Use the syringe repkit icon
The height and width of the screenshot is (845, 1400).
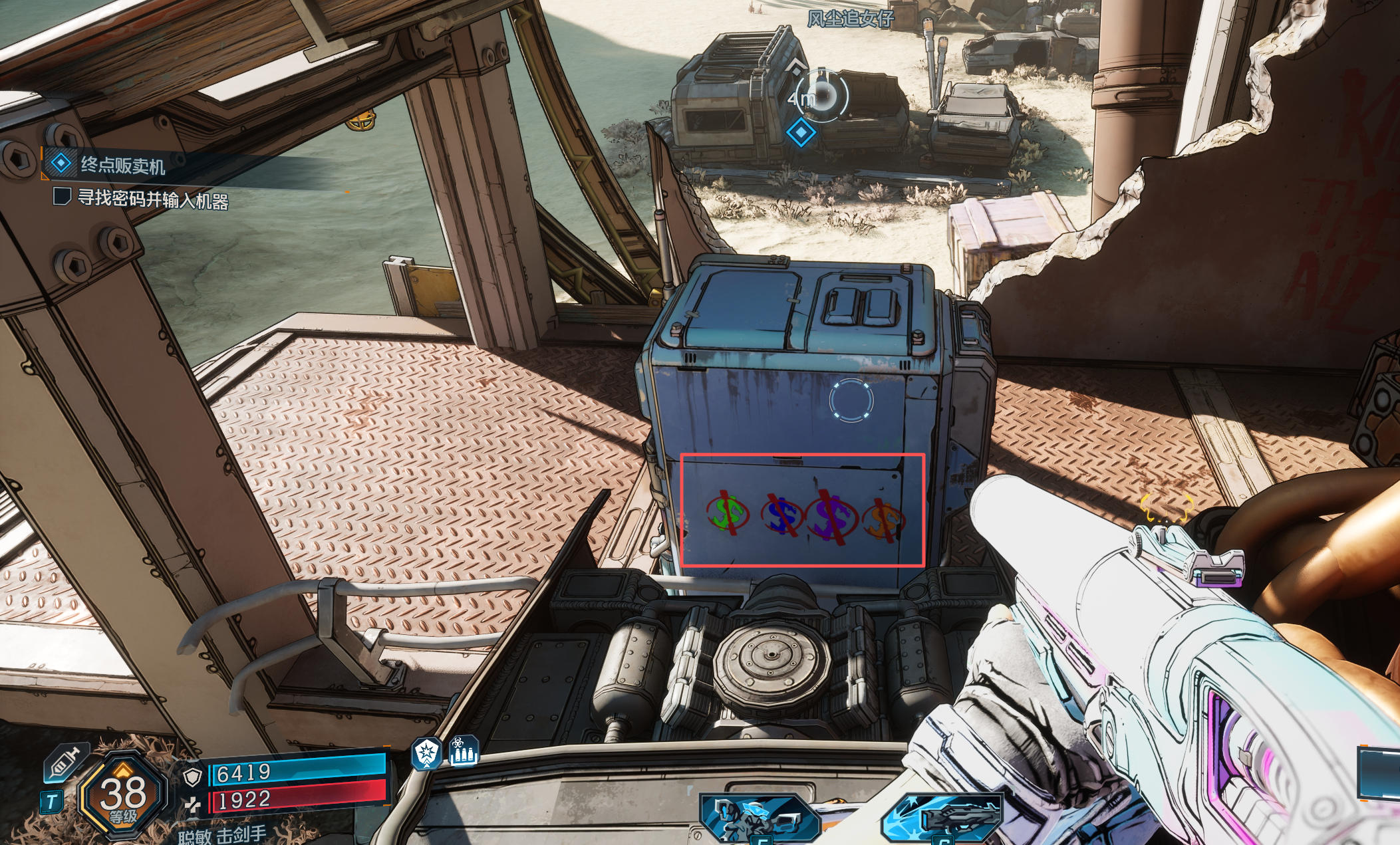[67, 763]
